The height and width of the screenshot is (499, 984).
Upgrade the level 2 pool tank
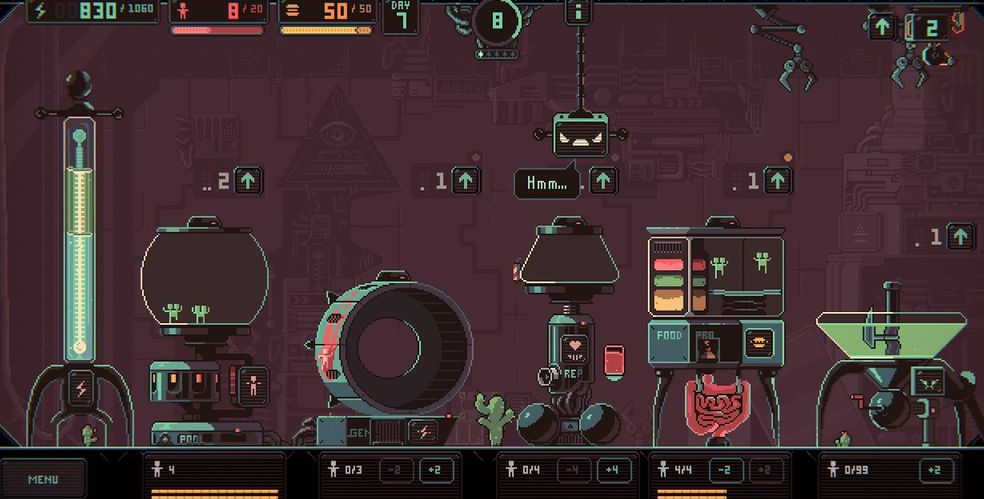pyautogui.click(x=248, y=181)
